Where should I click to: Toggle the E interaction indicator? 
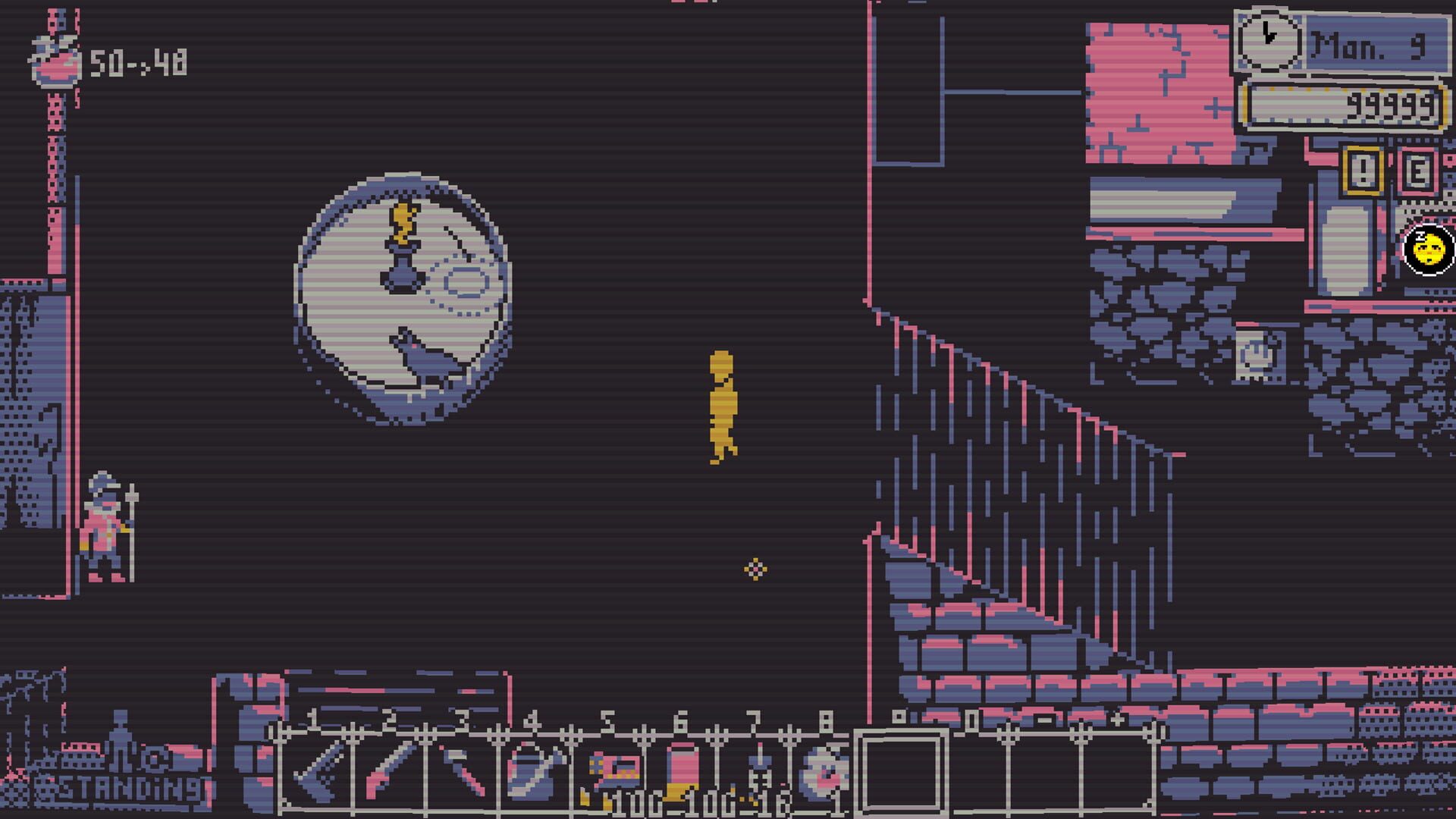click(1417, 172)
